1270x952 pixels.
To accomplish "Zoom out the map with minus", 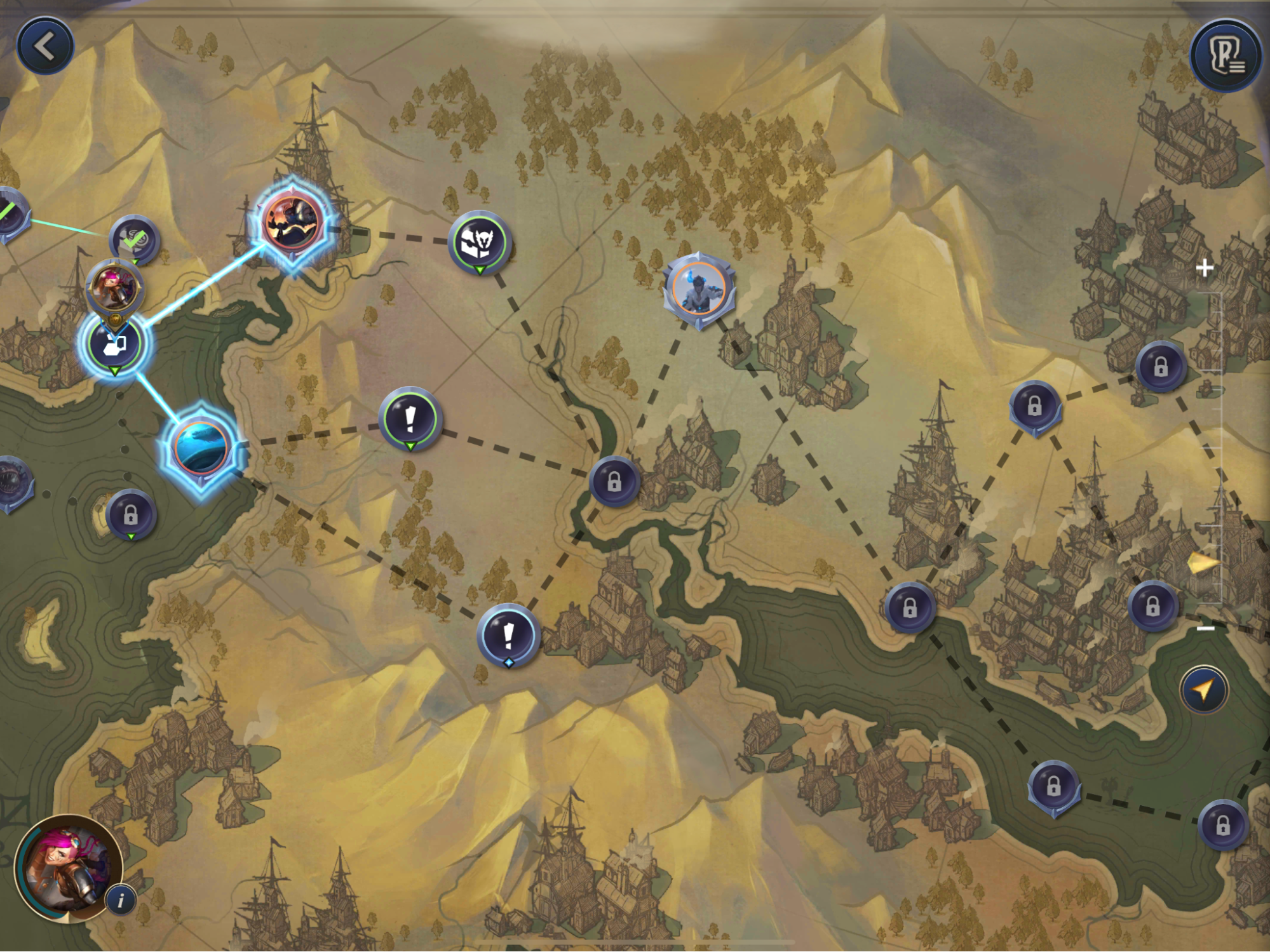I will tap(1205, 628).
